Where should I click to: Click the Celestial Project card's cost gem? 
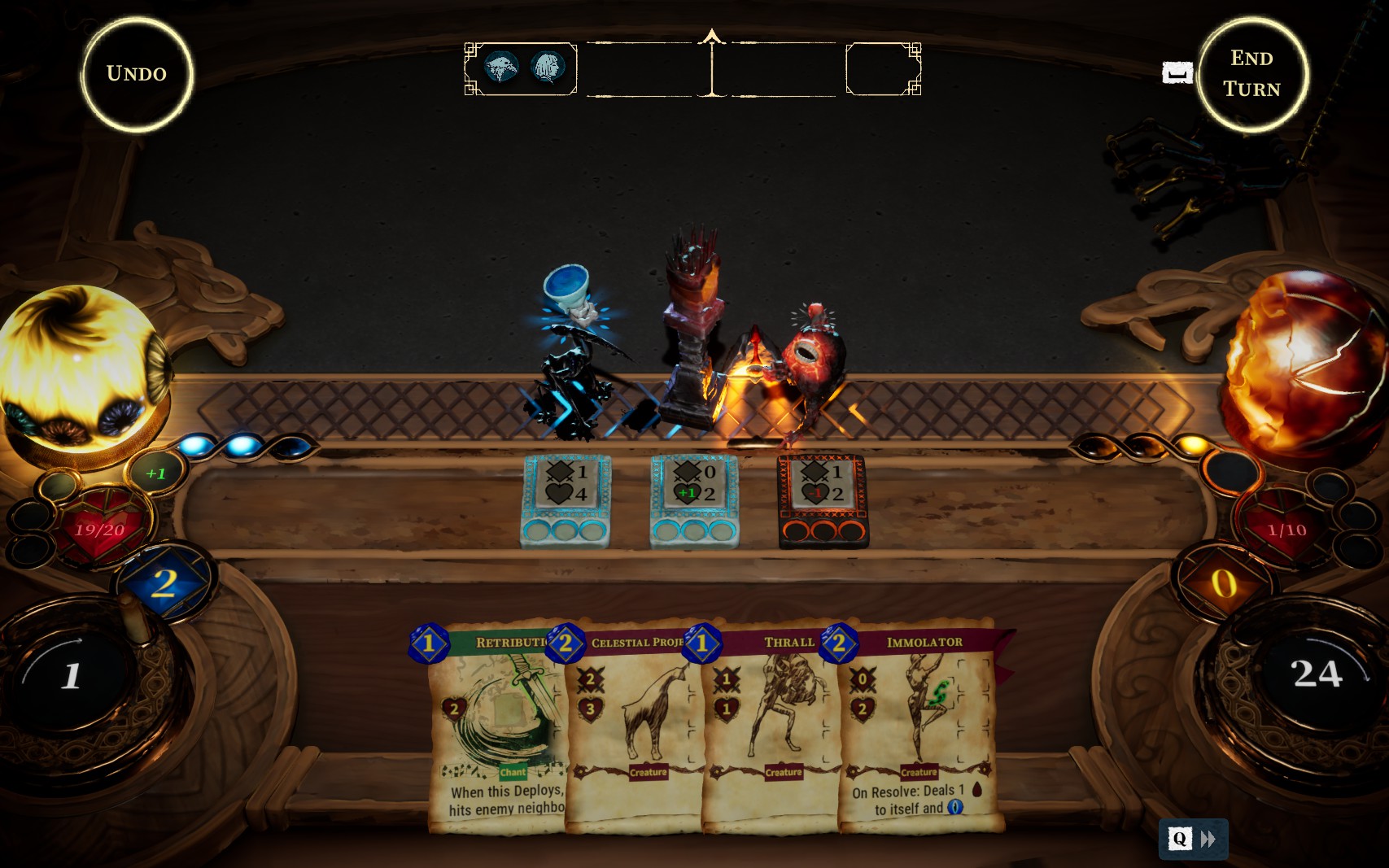pyautogui.click(x=566, y=643)
